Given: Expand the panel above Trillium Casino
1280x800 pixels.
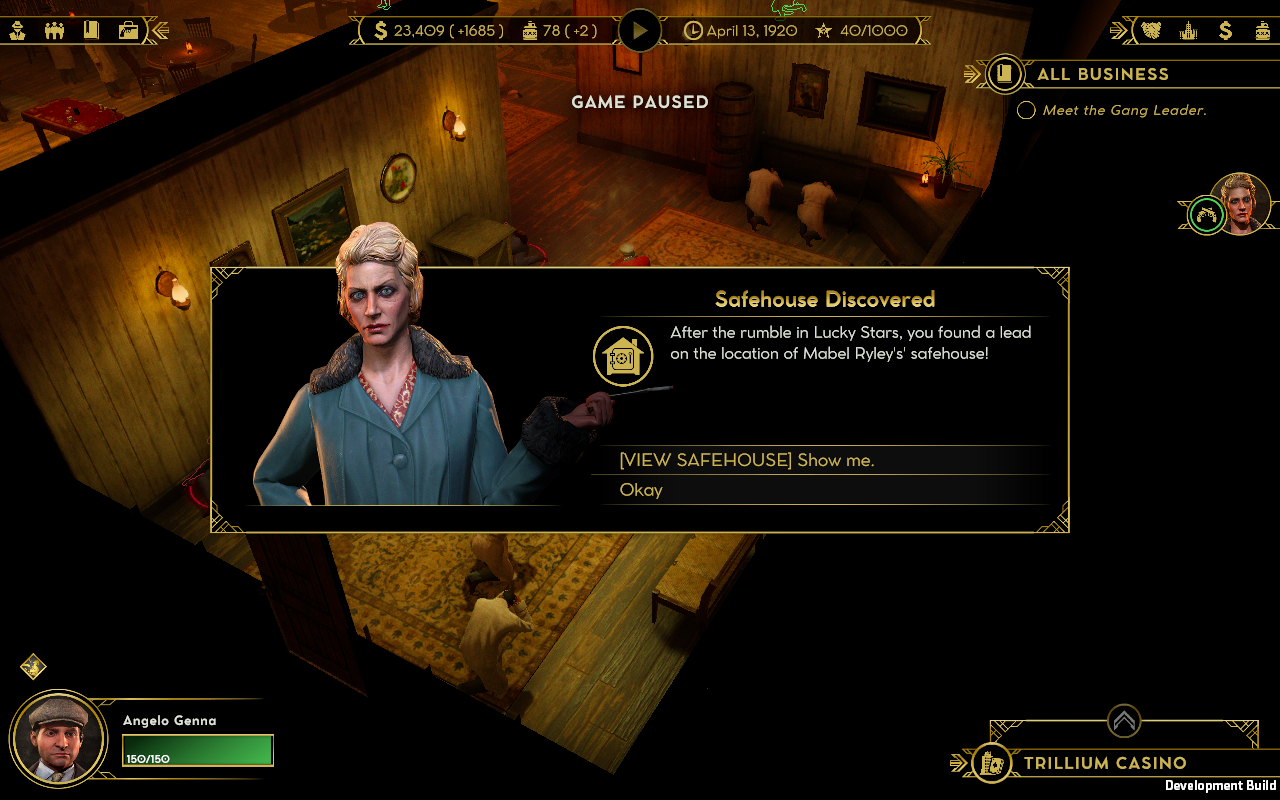Looking at the screenshot, I should (1122, 720).
